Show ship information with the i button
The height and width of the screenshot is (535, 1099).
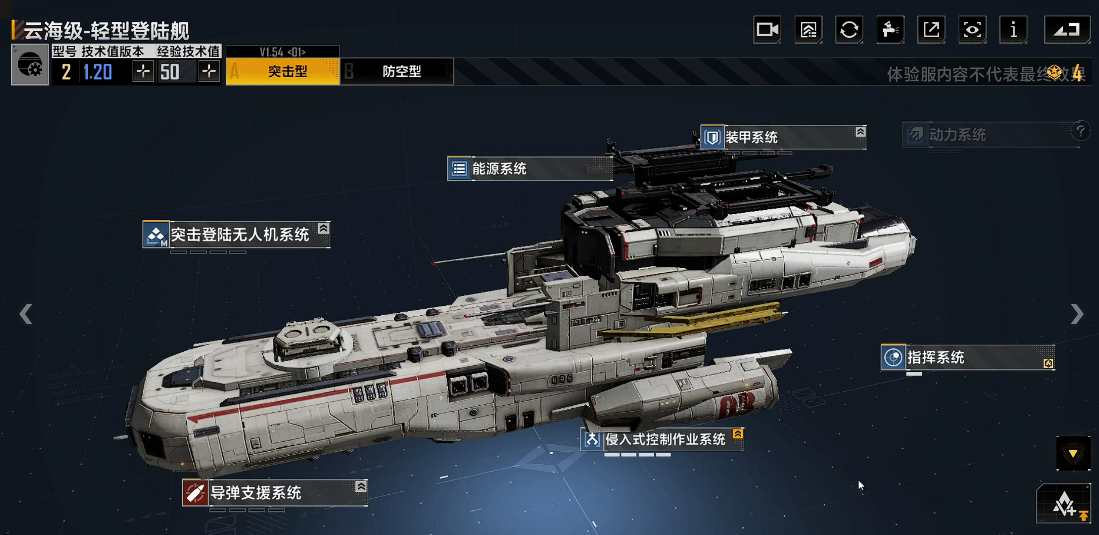[x=1013, y=30]
